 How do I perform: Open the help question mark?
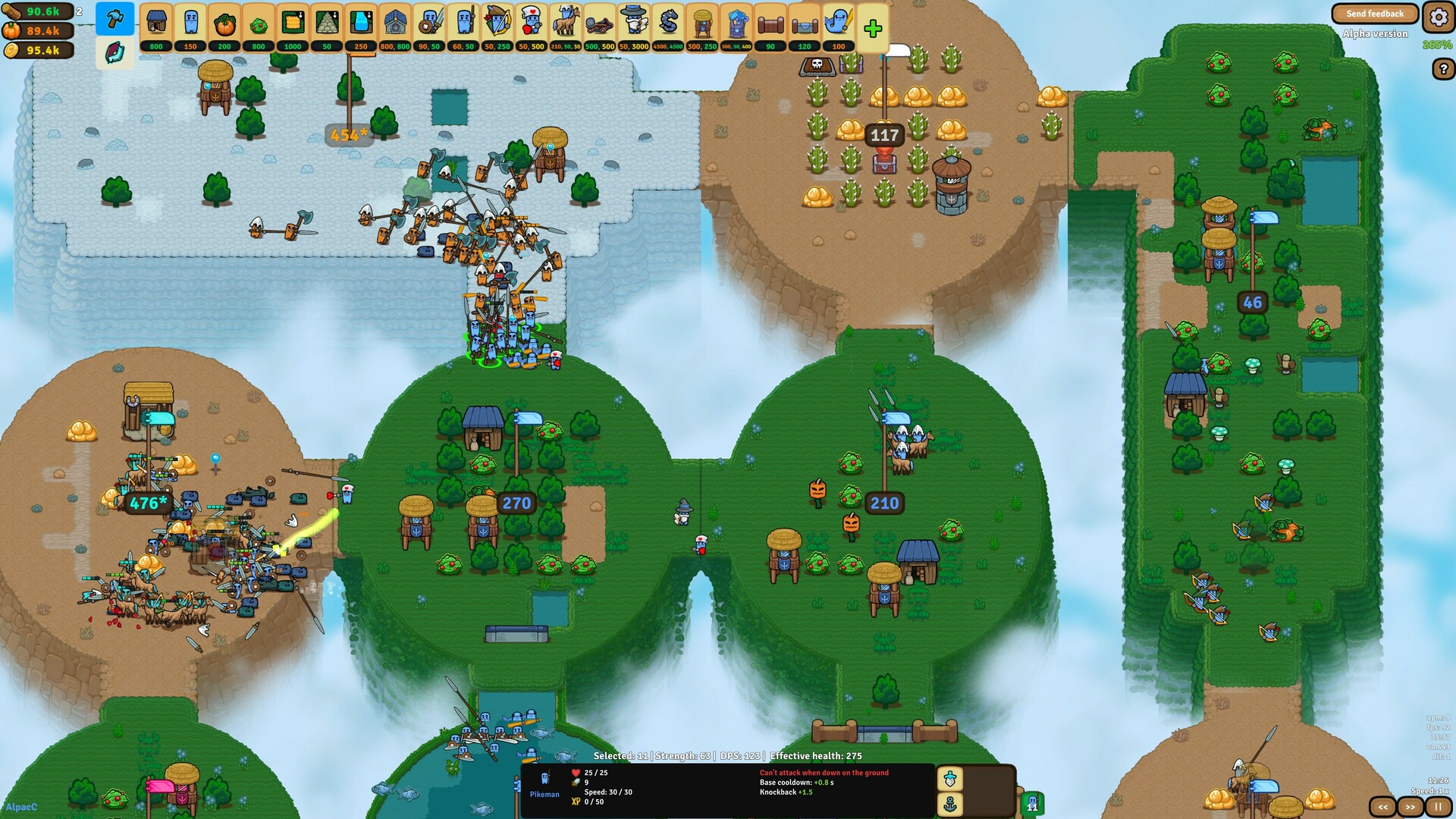(x=1443, y=68)
